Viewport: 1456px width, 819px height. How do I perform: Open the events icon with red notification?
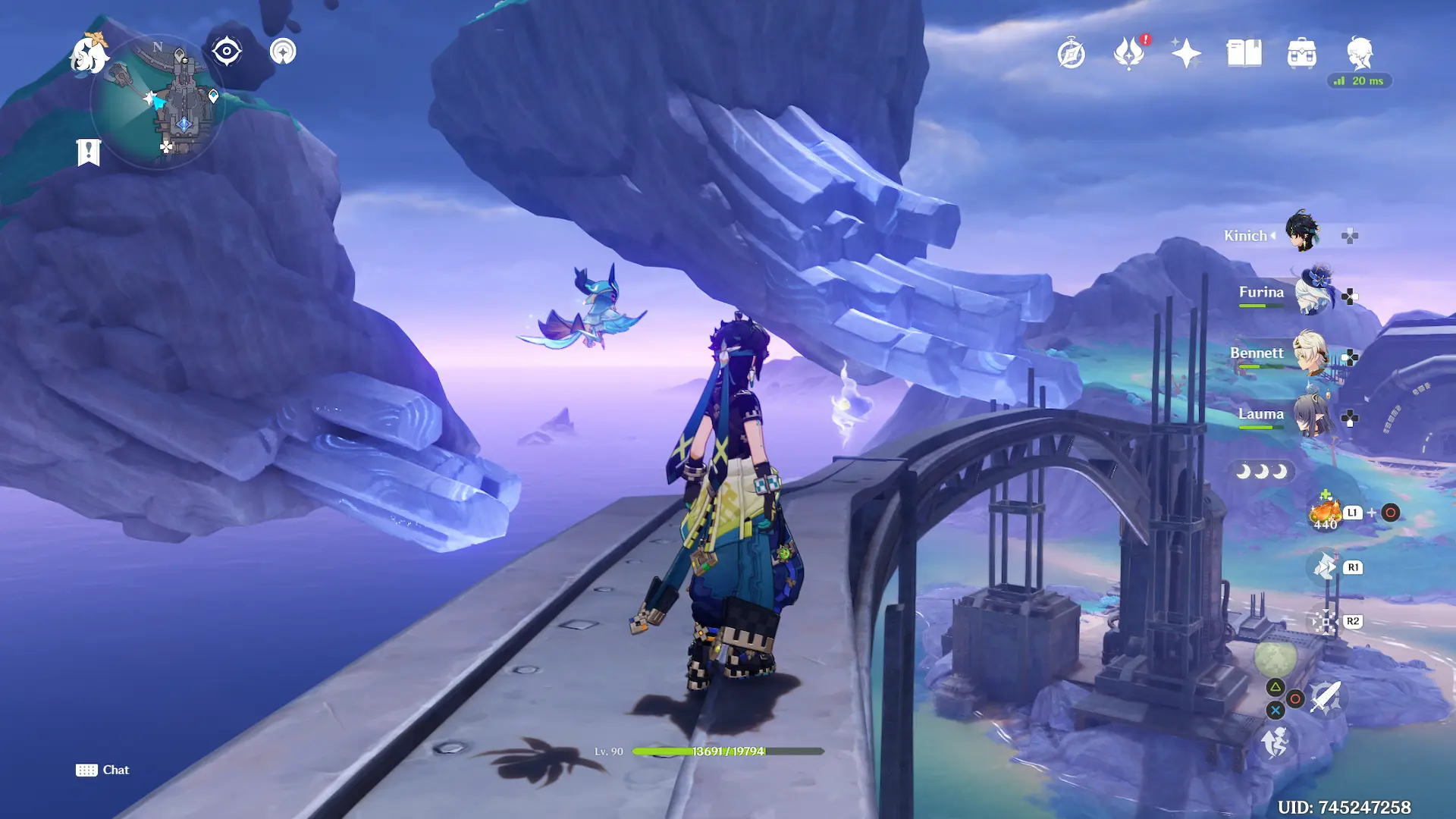(x=1128, y=54)
